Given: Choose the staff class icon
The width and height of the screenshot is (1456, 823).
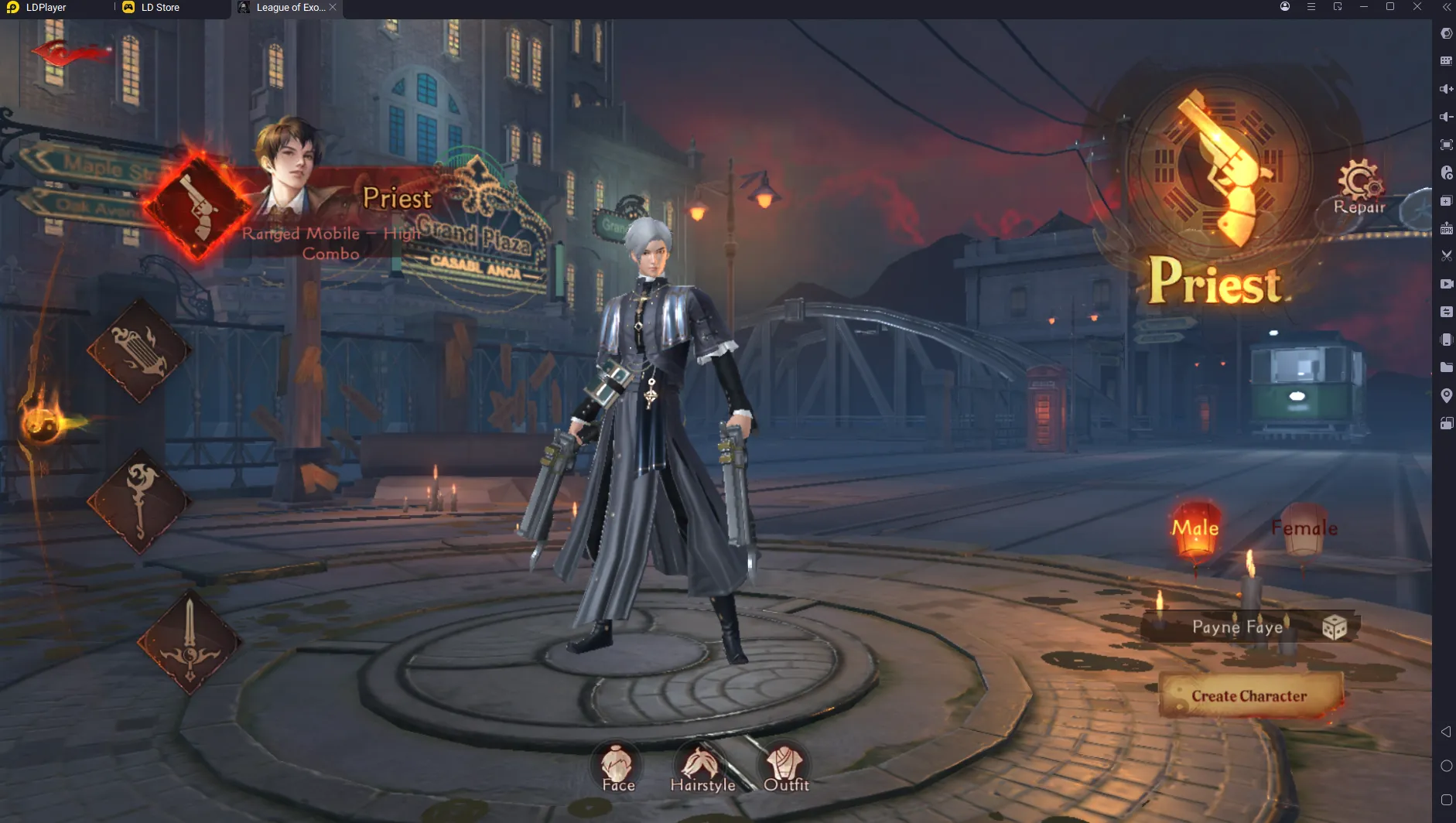Looking at the screenshot, I should tap(139, 500).
